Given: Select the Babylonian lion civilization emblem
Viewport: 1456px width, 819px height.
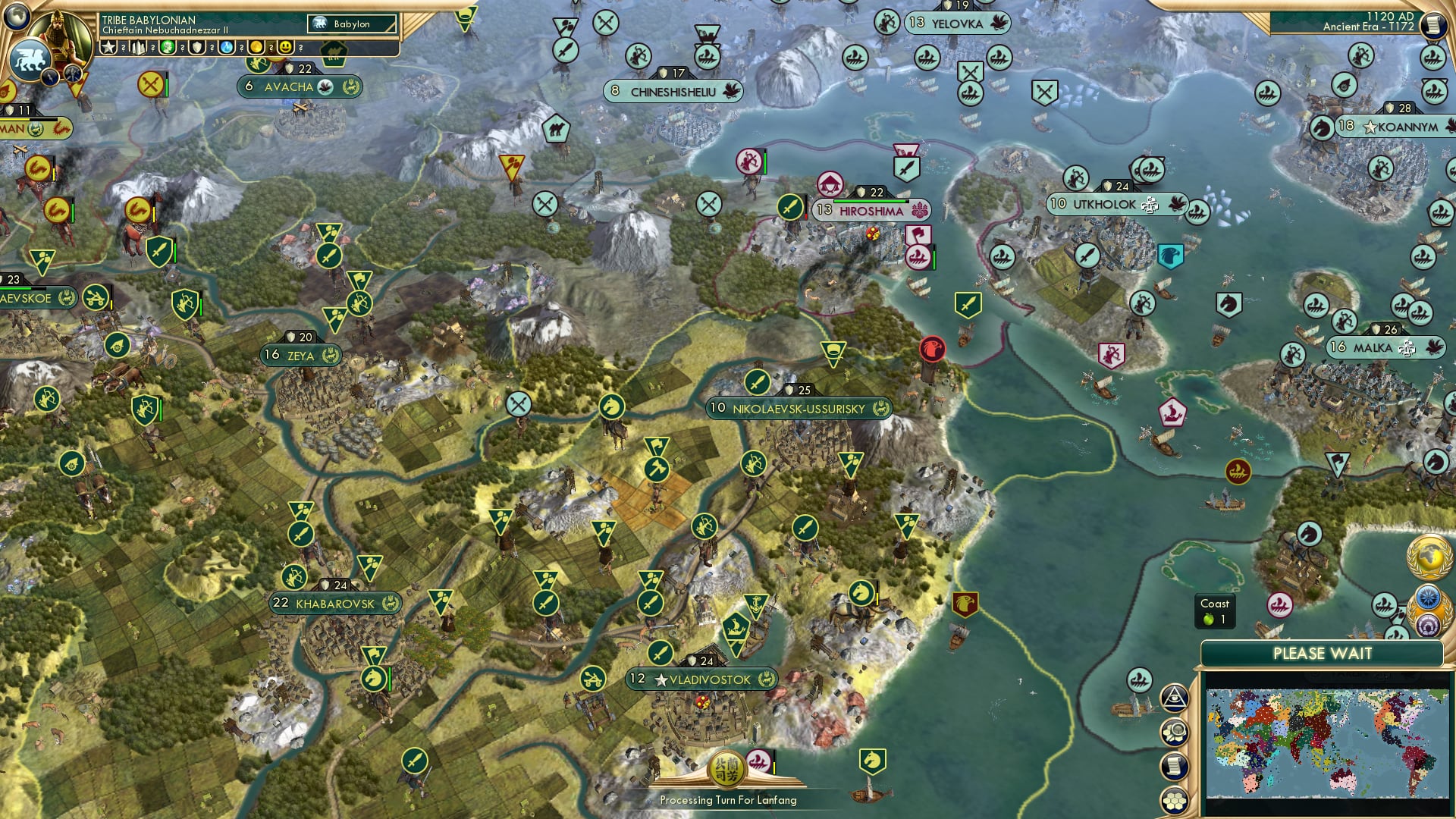Looking at the screenshot, I should click(30, 58).
